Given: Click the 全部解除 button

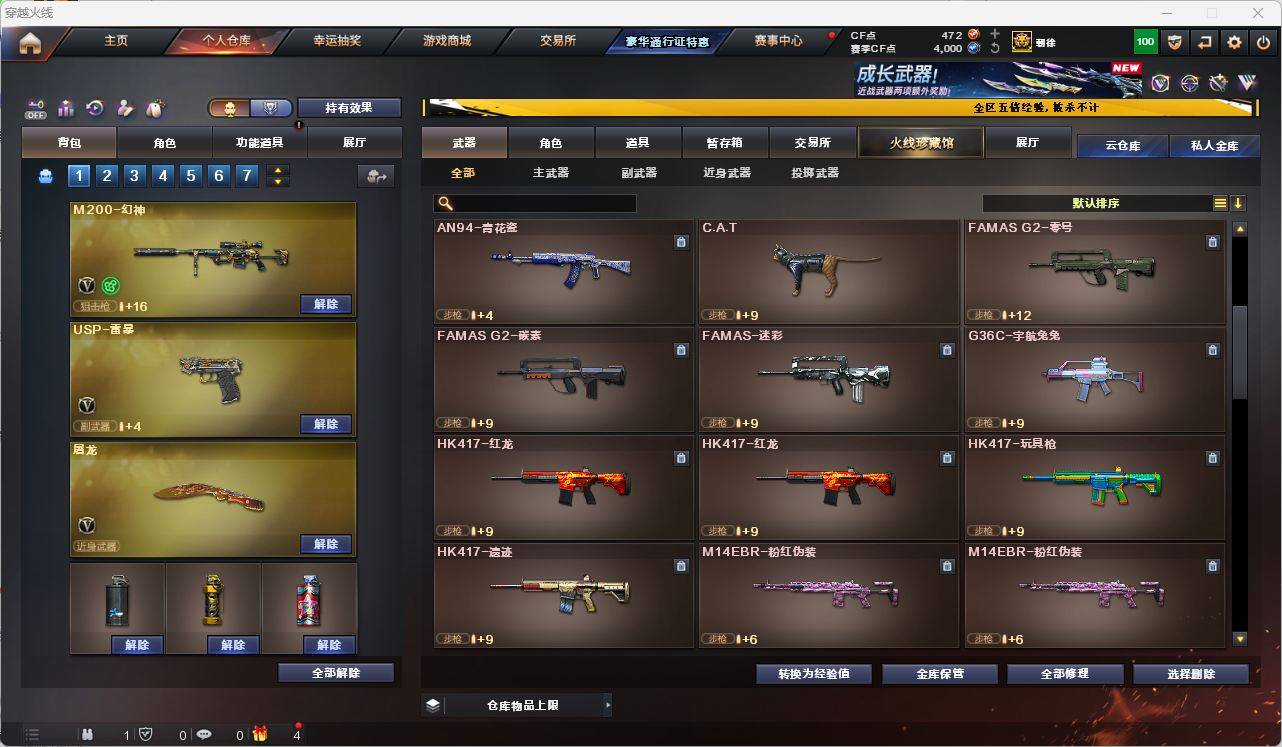Looking at the screenshot, I should [334, 672].
